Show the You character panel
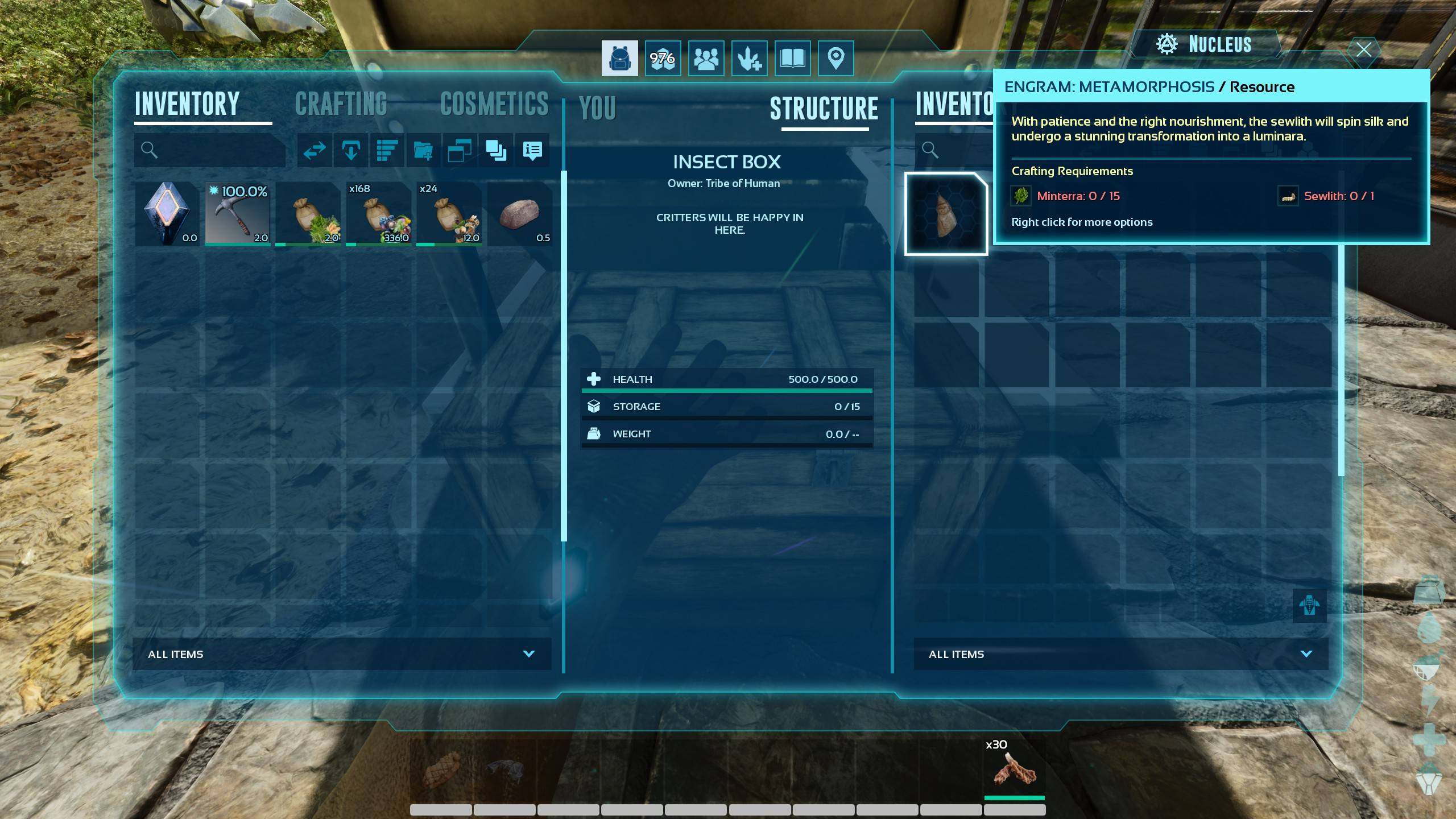The image size is (1456, 819). coord(597,108)
